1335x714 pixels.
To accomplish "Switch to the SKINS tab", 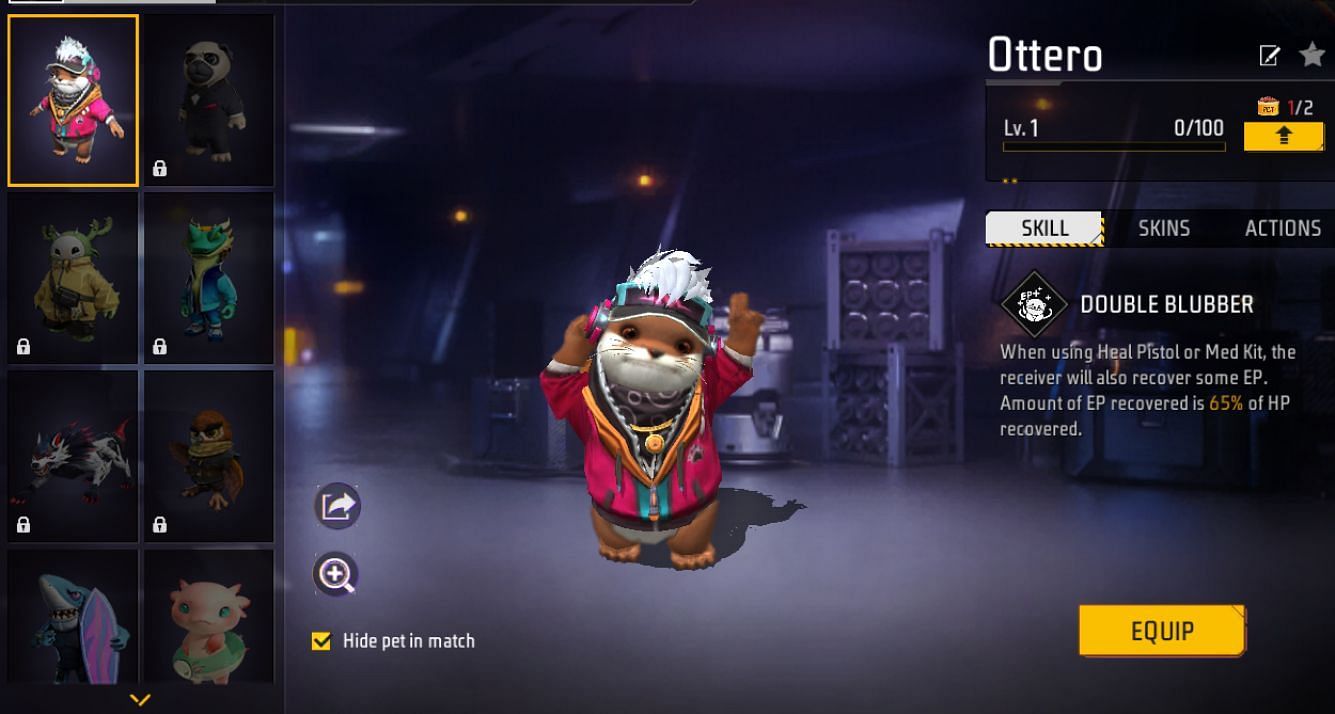I will pyautogui.click(x=1164, y=228).
